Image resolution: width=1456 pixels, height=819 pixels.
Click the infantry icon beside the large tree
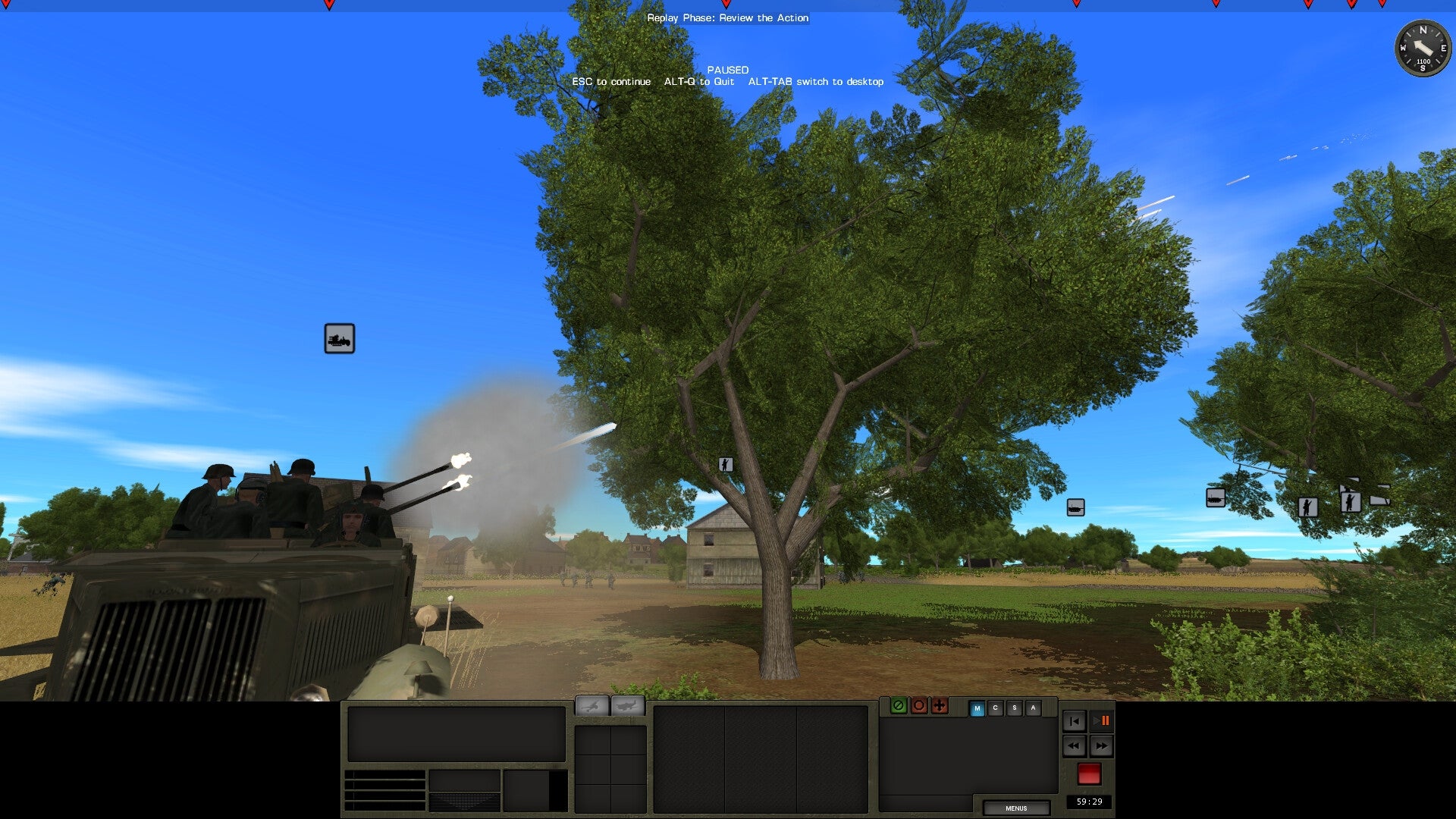[726, 463]
